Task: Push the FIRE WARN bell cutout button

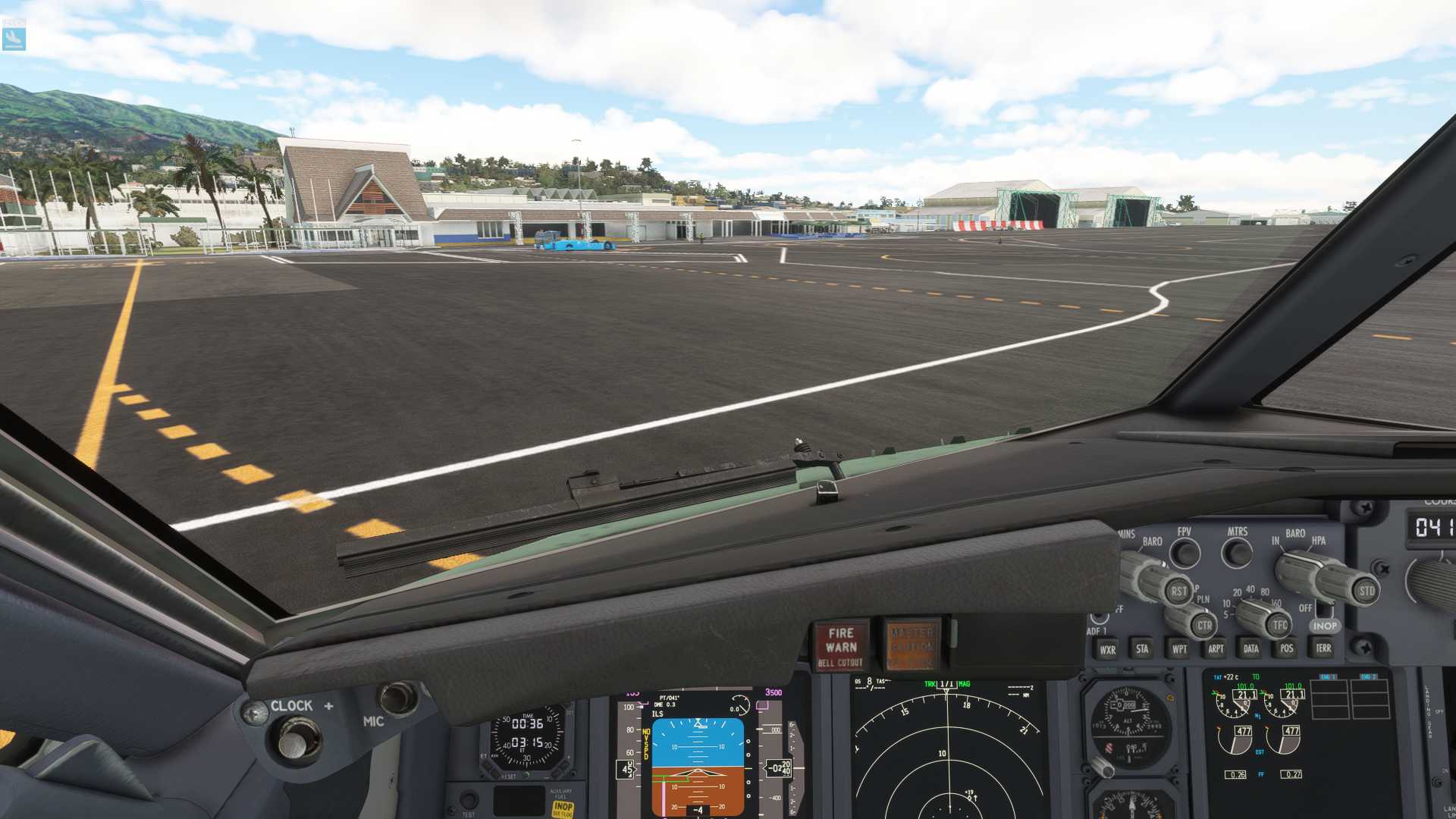Action: coord(840,646)
